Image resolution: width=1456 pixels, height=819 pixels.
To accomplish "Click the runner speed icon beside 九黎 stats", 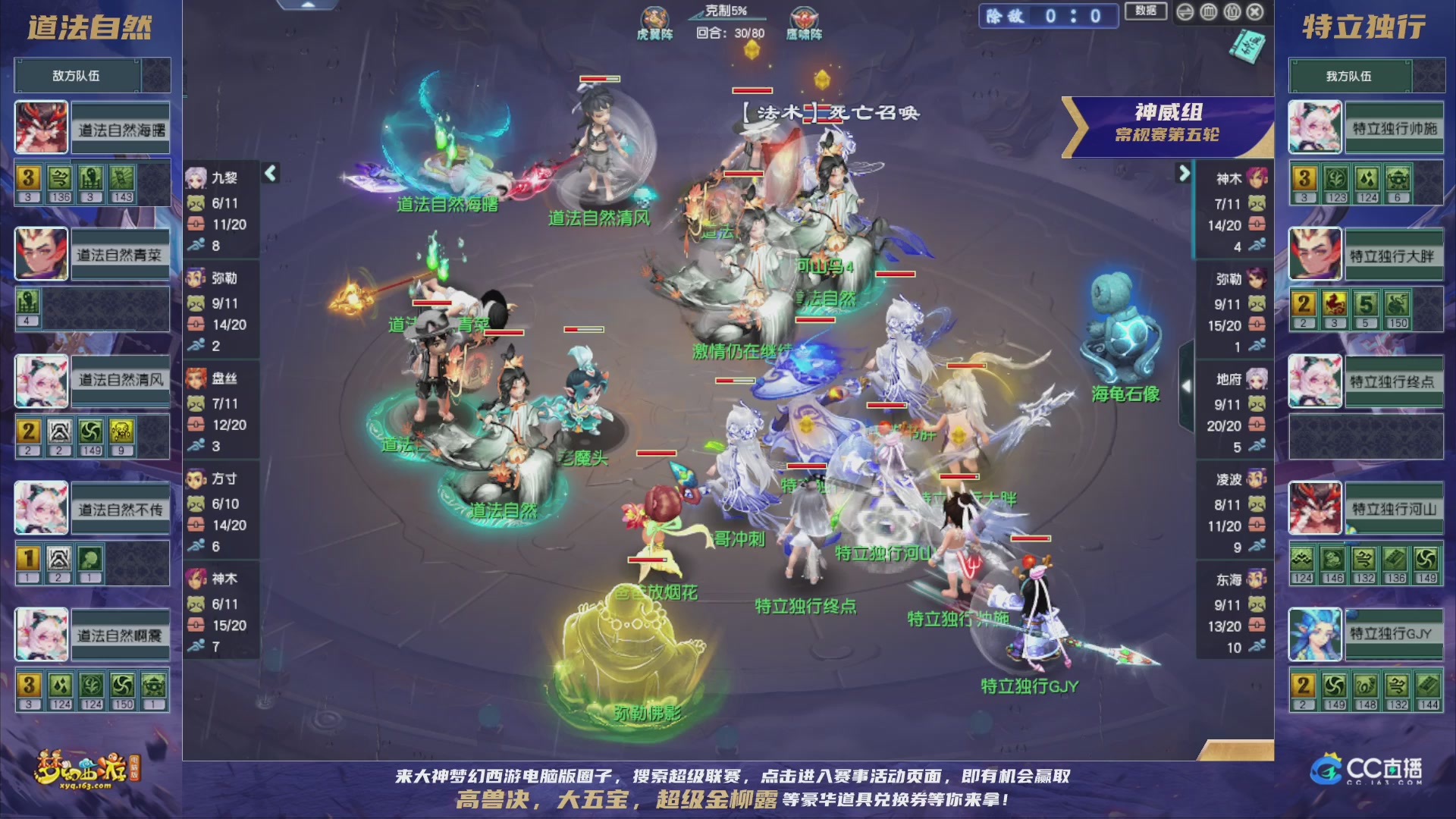I will click(x=197, y=246).
